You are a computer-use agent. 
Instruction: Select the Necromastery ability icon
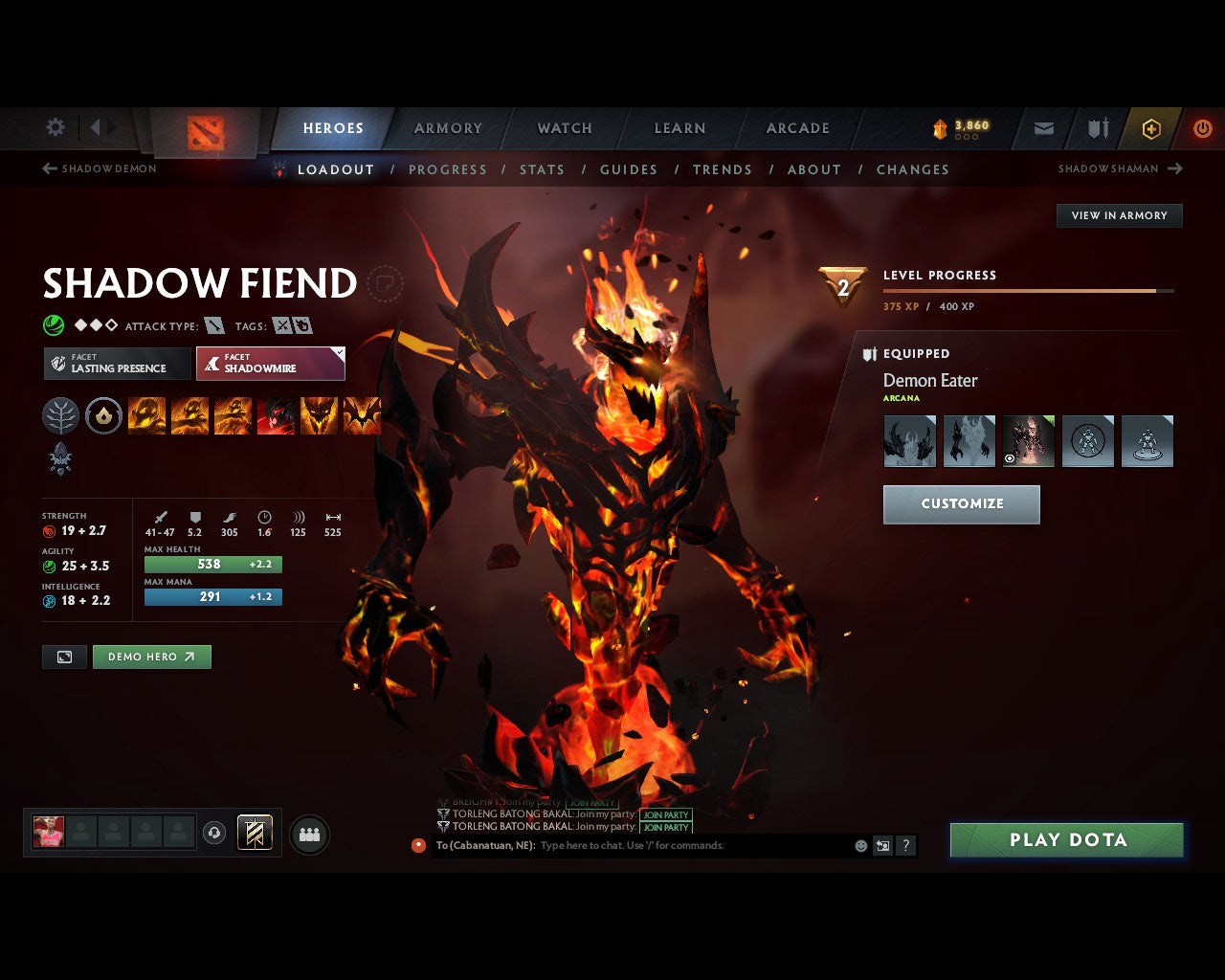pos(276,415)
